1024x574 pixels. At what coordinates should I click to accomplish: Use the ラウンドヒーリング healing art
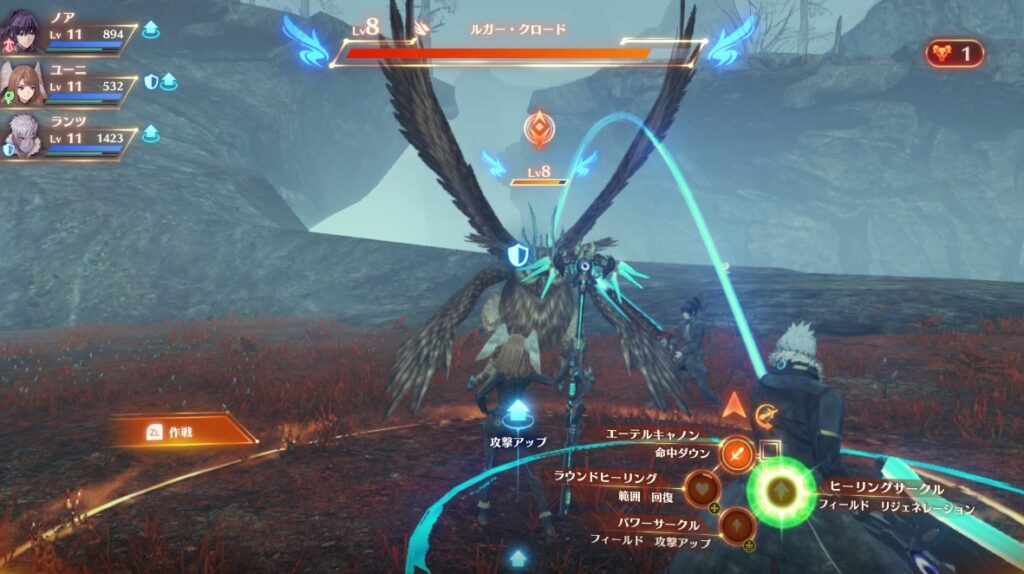pyautogui.click(x=702, y=488)
